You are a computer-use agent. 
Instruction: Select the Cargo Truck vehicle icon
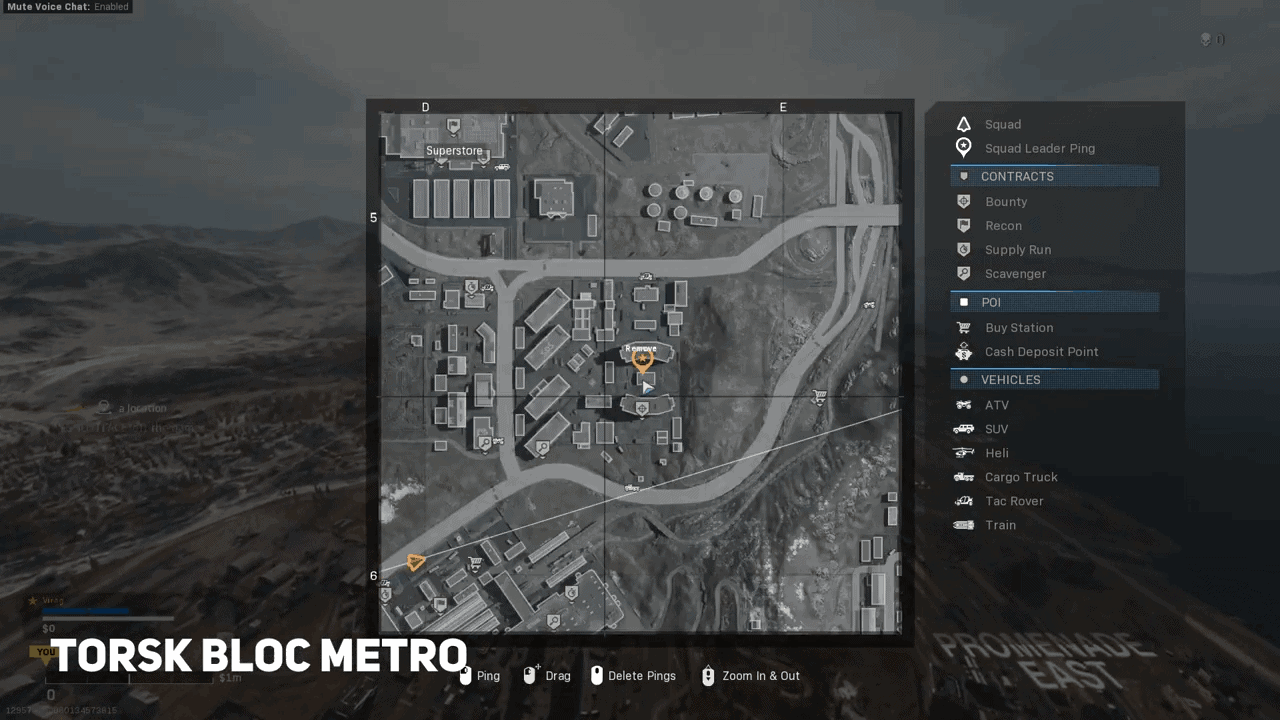click(963, 476)
